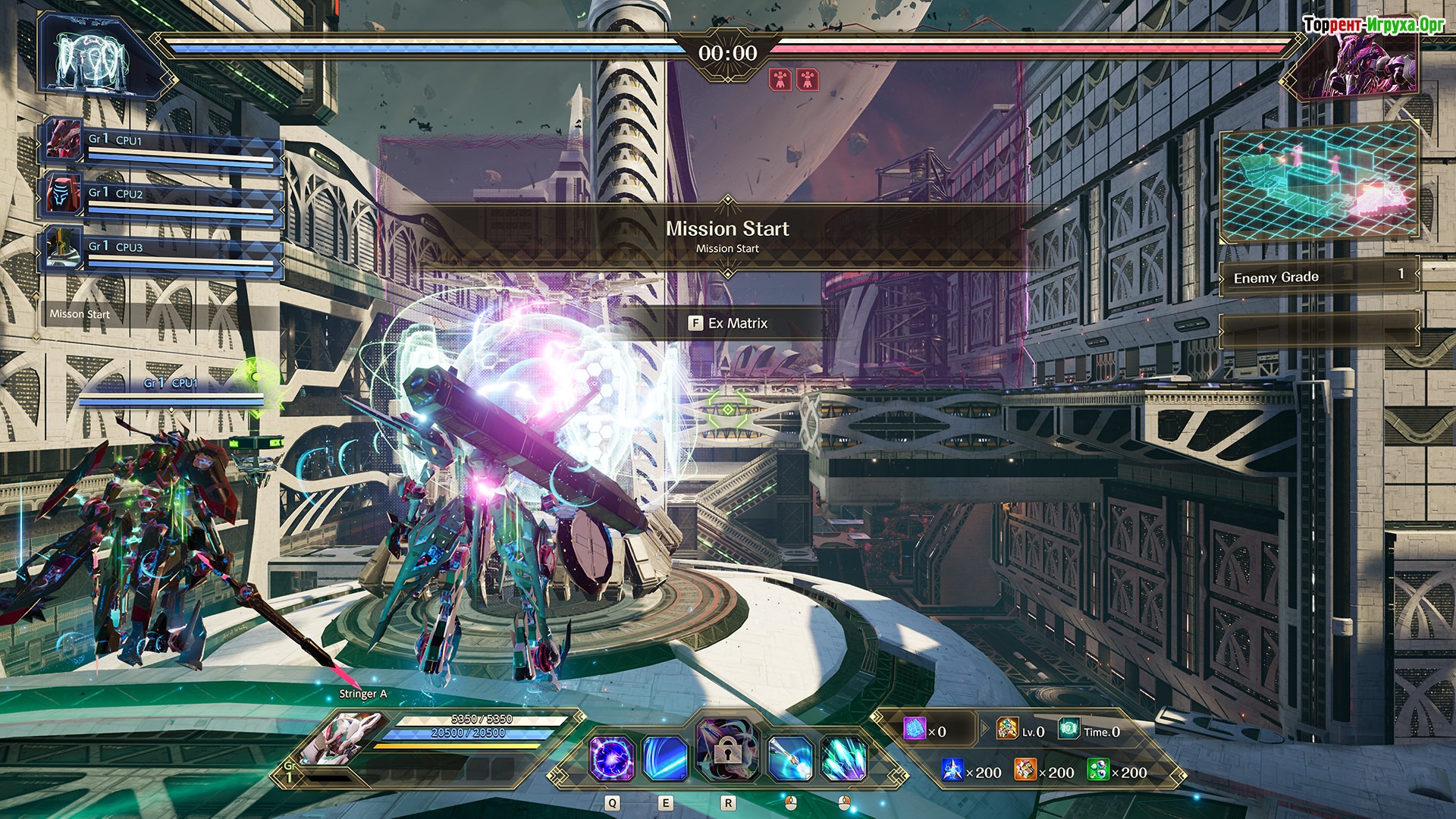
Task: Click the Lv. upgrade icon
Action: click(x=1007, y=730)
